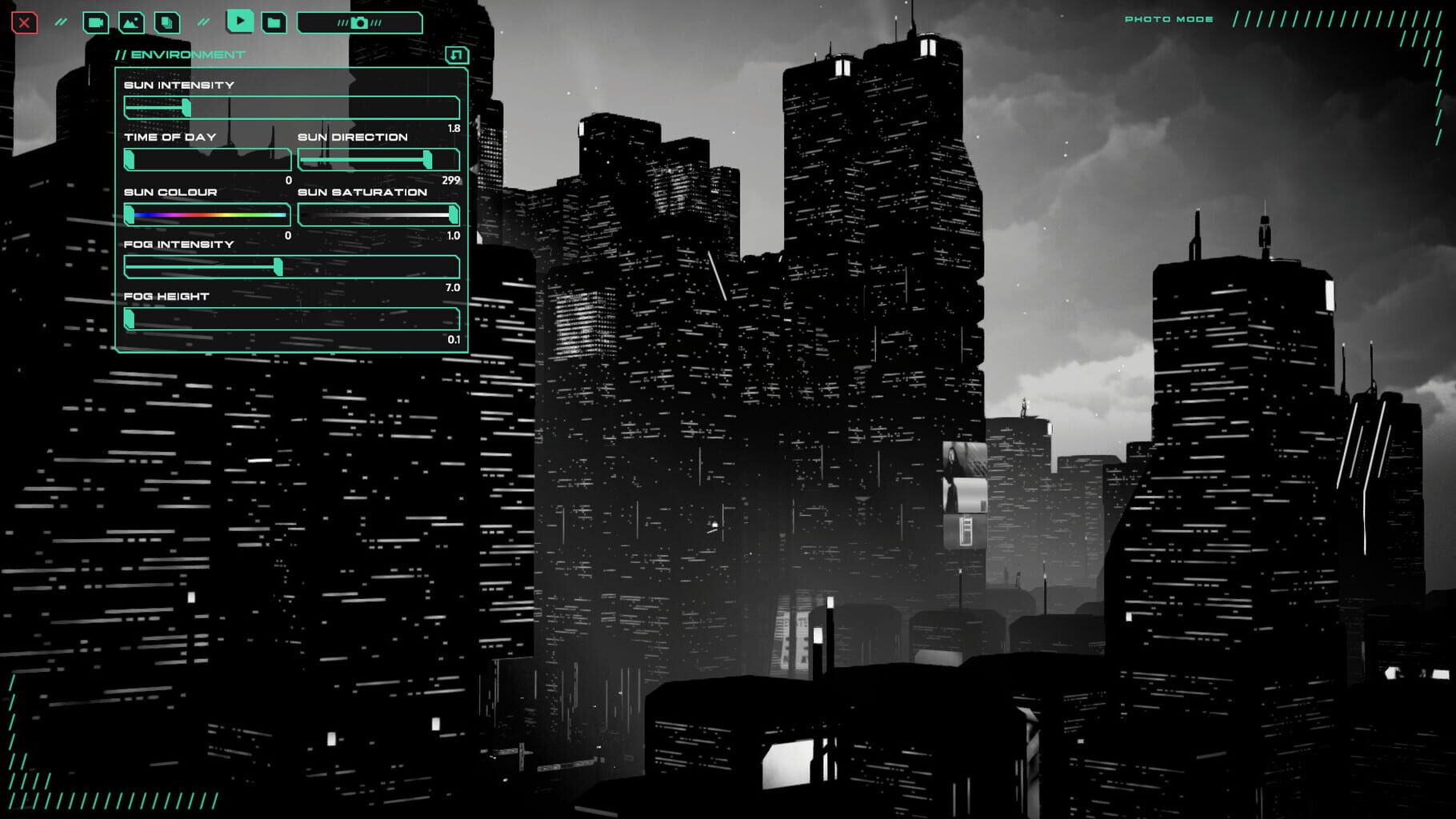Click the stacked frames icon in the toolbar
The width and height of the screenshot is (1456, 819).
pos(166,22)
